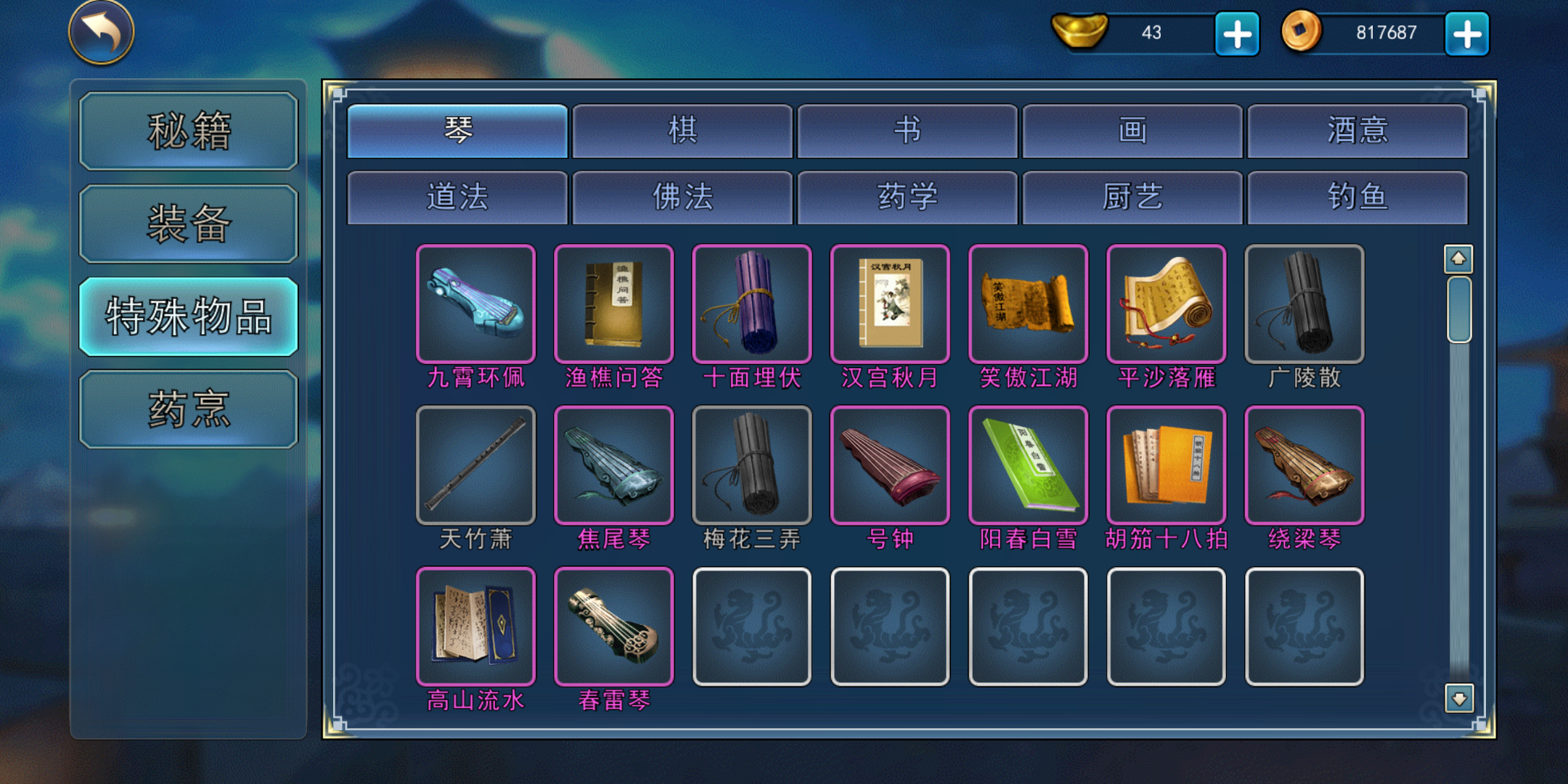Switch to the 钓鱼 tab

(1357, 197)
